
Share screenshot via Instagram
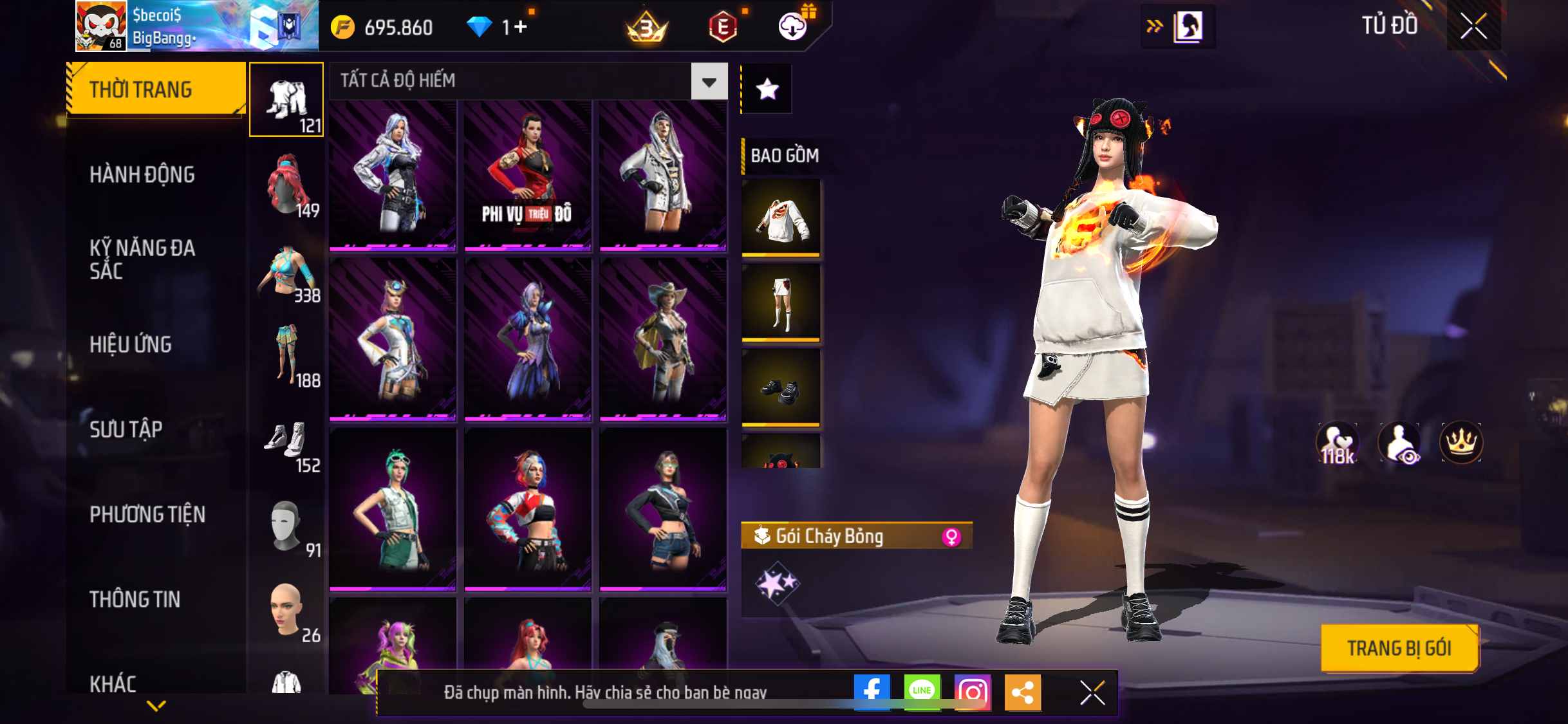click(x=972, y=692)
